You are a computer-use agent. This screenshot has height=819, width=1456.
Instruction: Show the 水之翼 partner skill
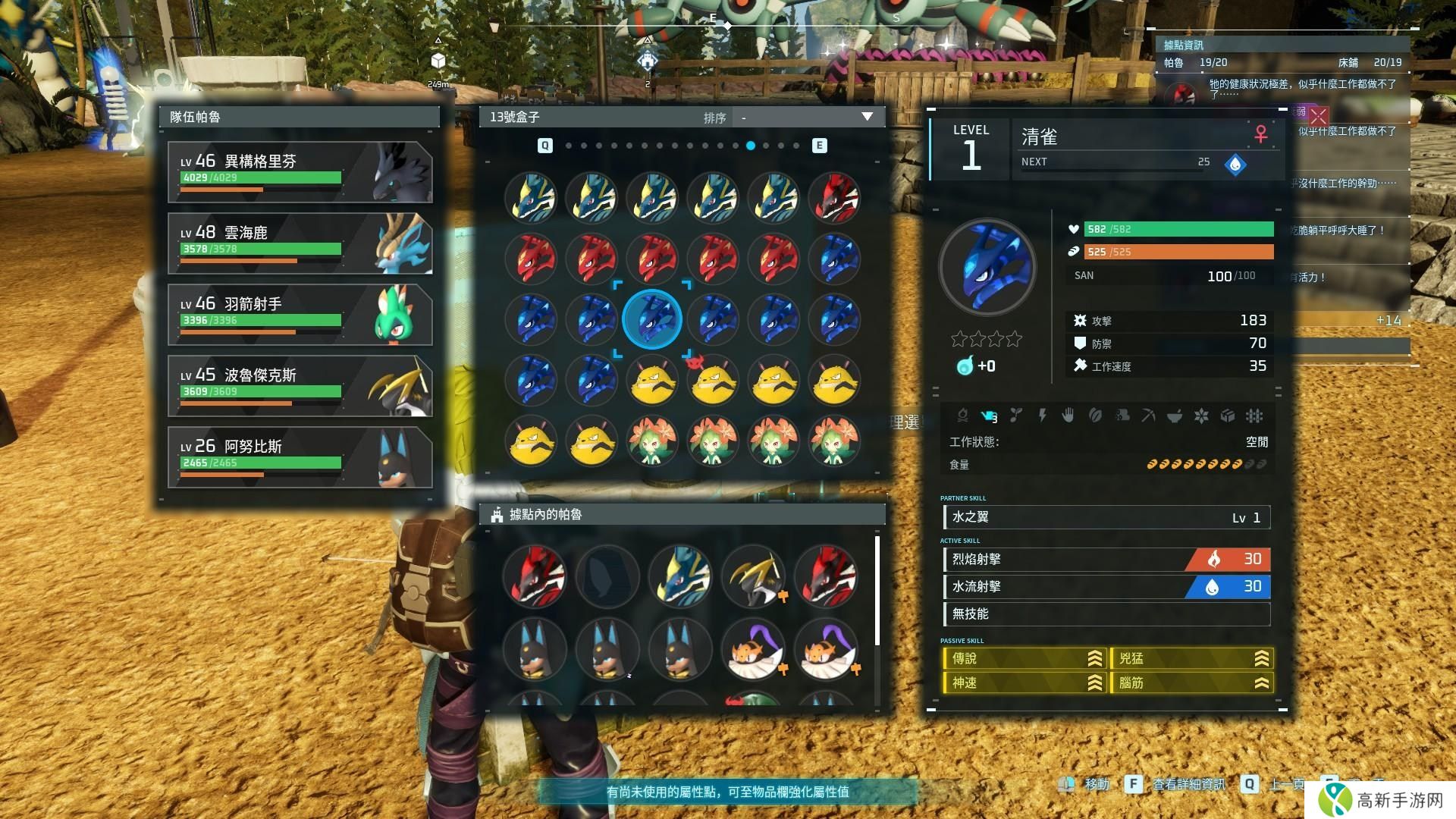point(1106,518)
